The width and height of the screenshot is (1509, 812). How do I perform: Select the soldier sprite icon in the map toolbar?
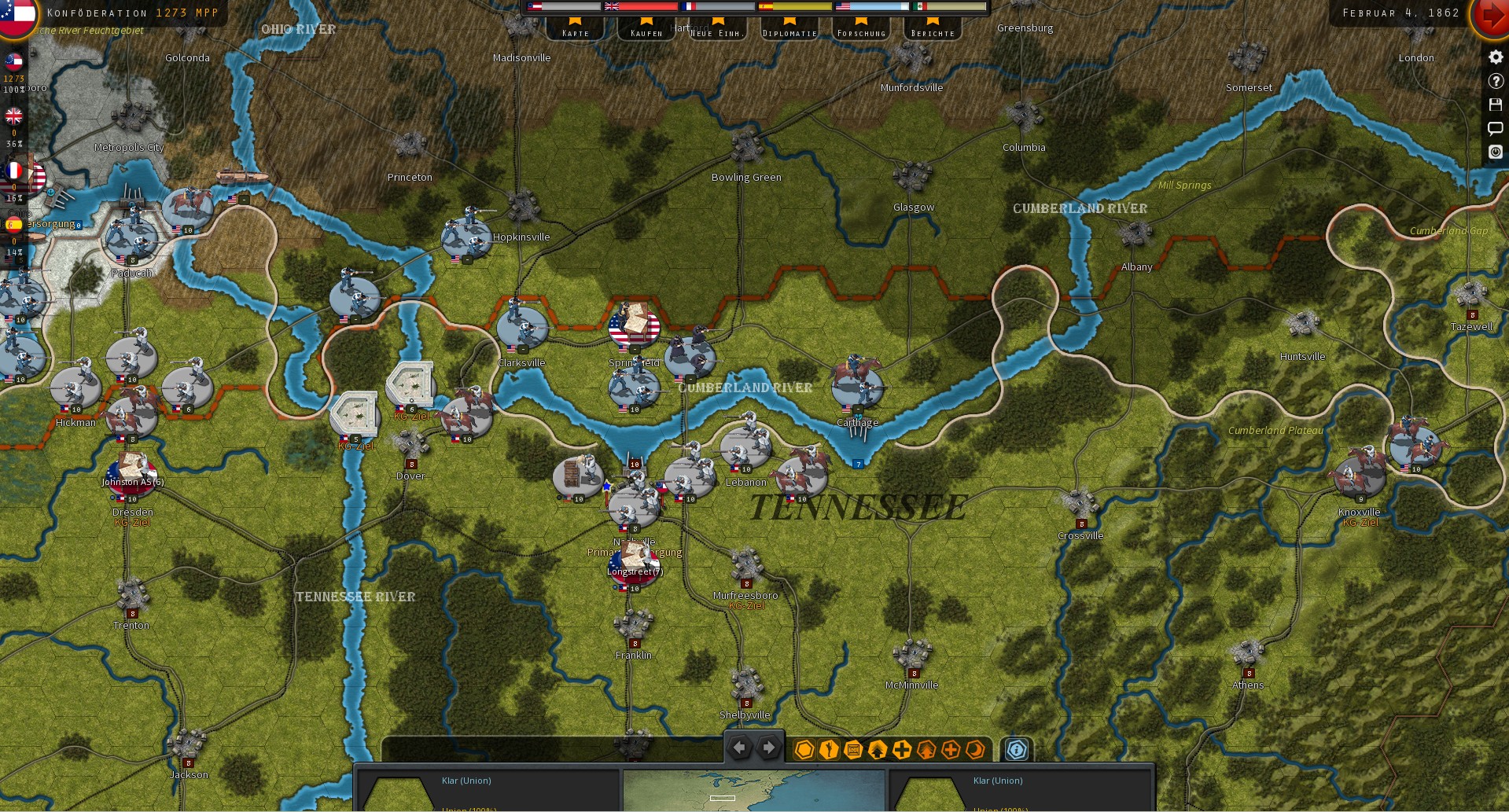(827, 751)
